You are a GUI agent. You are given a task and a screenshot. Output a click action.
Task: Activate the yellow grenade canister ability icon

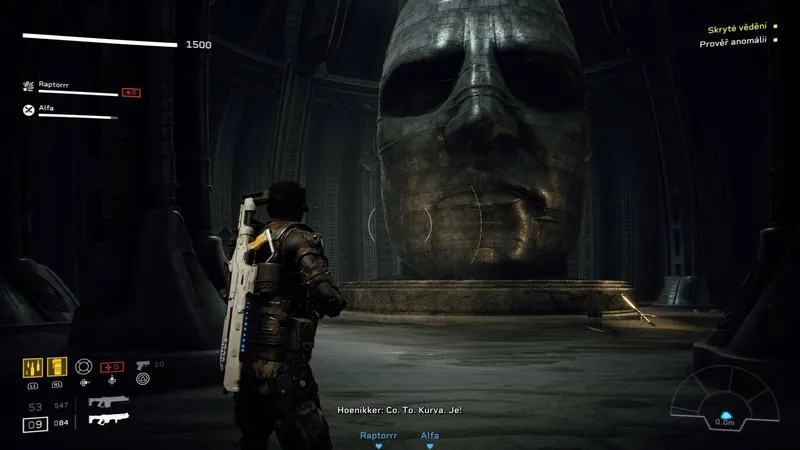(57, 368)
